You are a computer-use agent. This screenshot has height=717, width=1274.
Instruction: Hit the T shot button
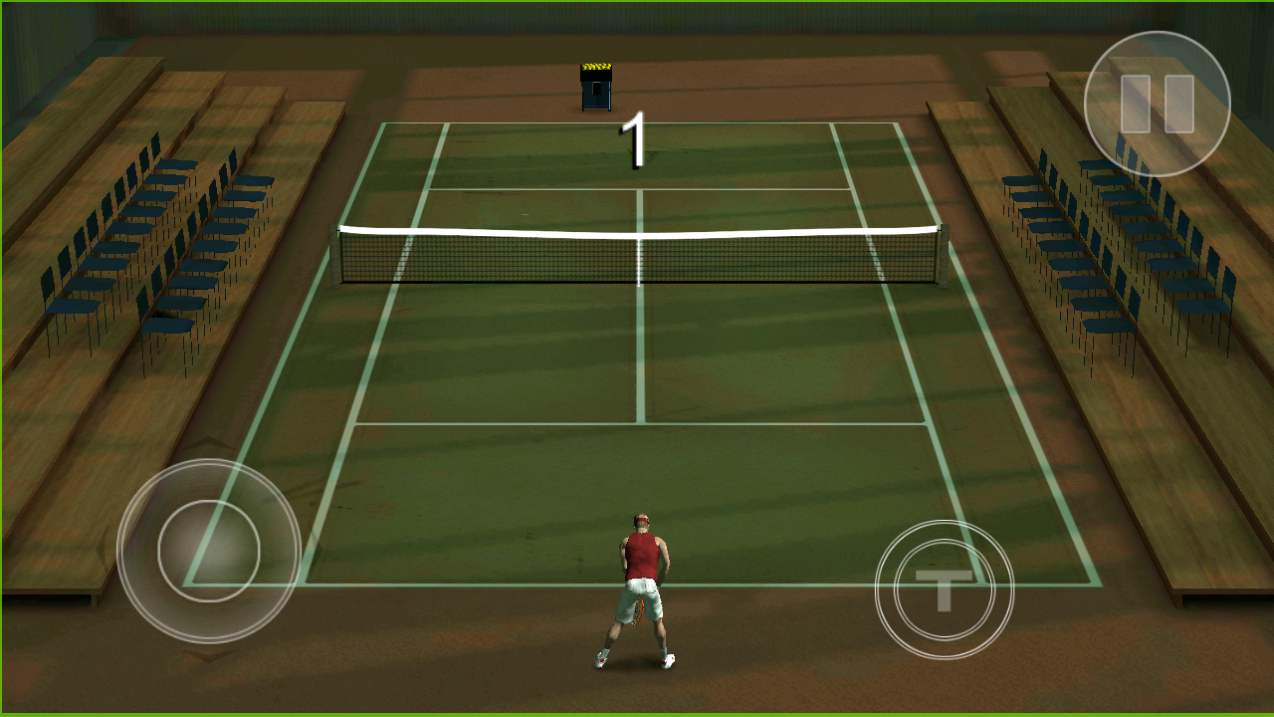point(943,590)
